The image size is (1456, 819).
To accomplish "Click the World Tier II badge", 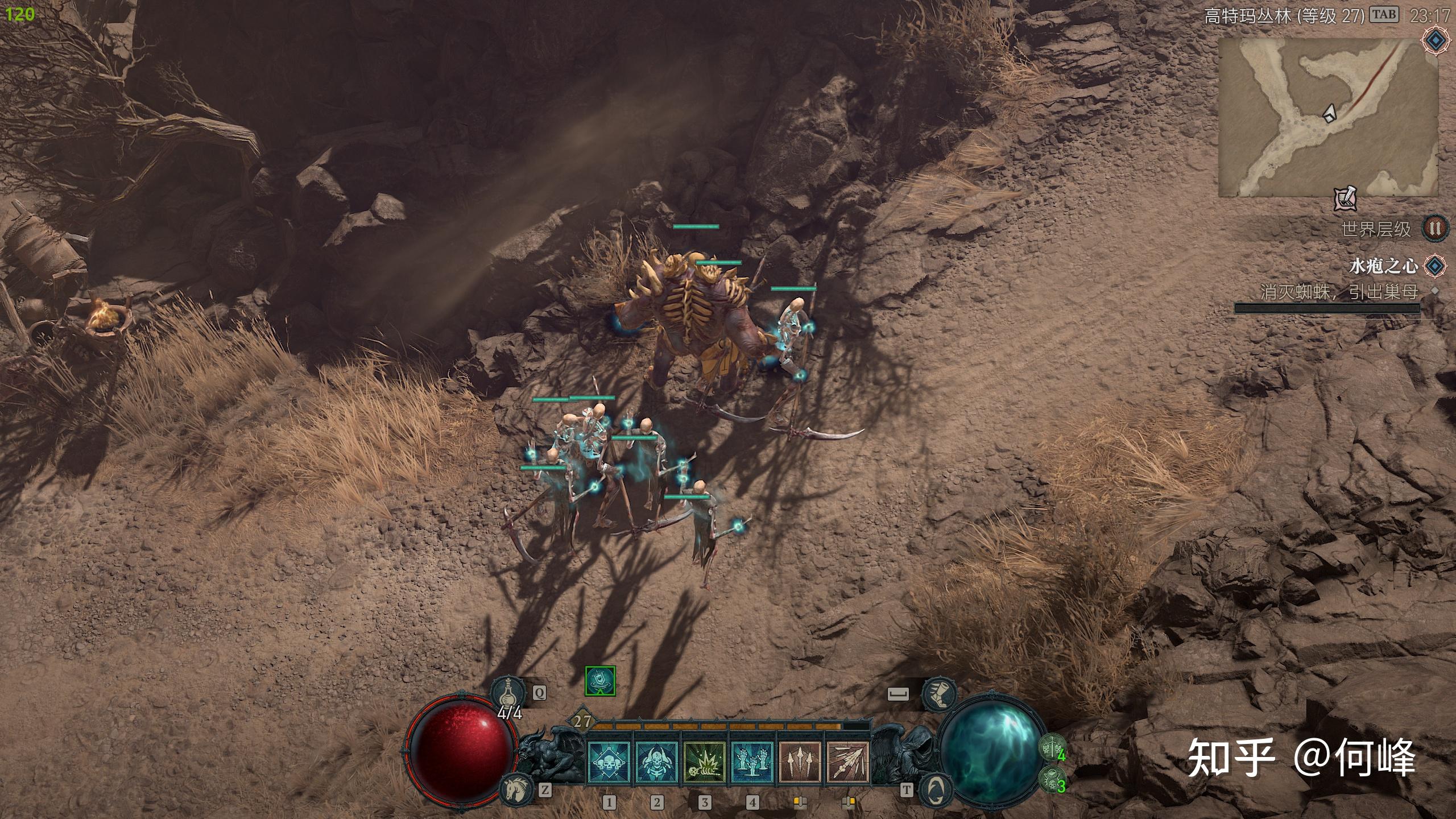I will click(1434, 229).
